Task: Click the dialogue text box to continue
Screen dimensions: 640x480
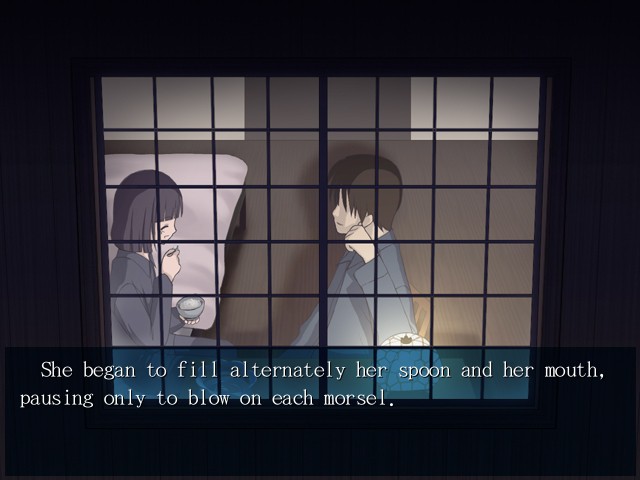Action: coord(320,385)
